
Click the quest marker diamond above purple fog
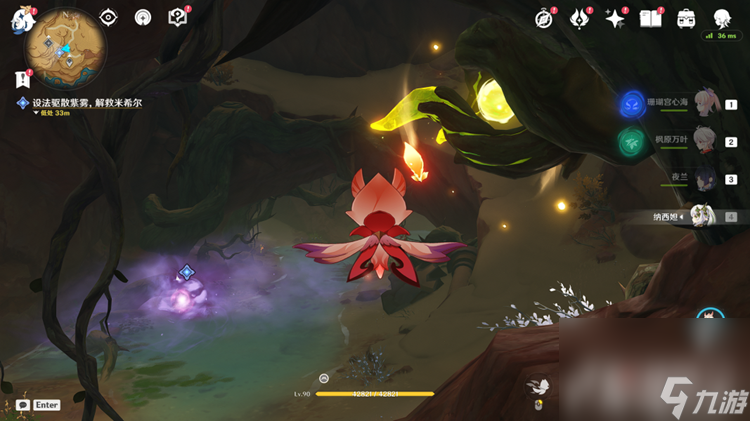[x=186, y=272]
